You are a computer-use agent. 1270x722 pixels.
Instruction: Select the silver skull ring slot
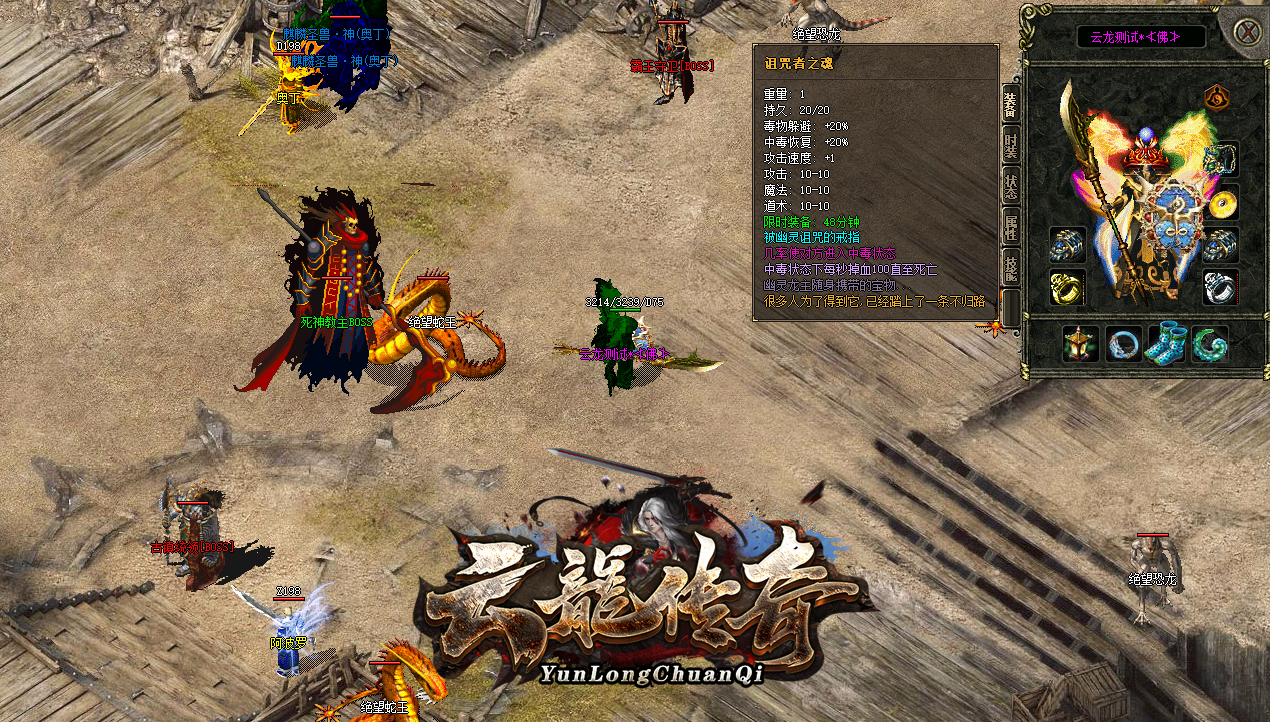click(1221, 288)
